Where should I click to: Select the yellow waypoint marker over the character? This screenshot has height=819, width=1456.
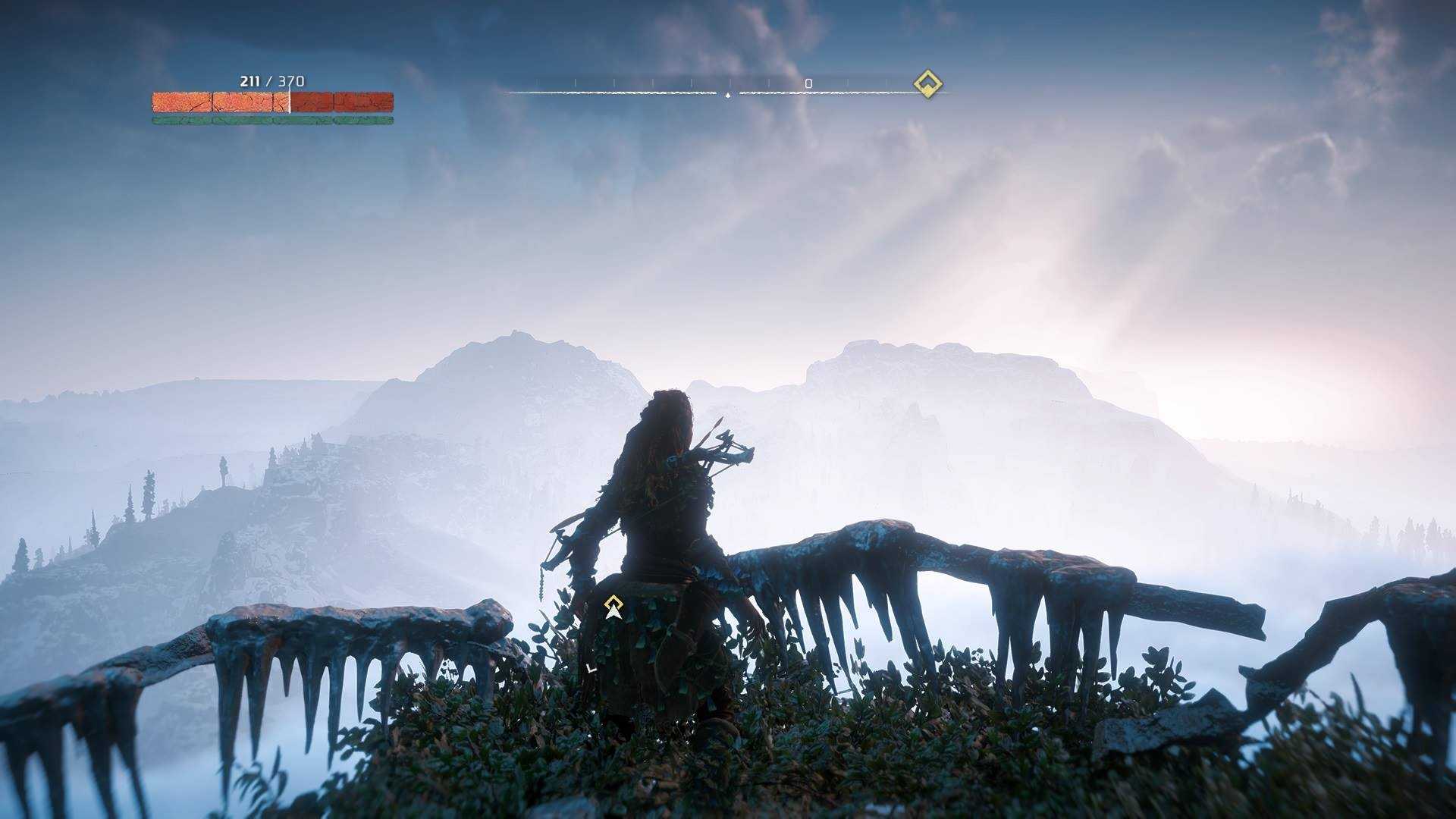click(x=613, y=606)
